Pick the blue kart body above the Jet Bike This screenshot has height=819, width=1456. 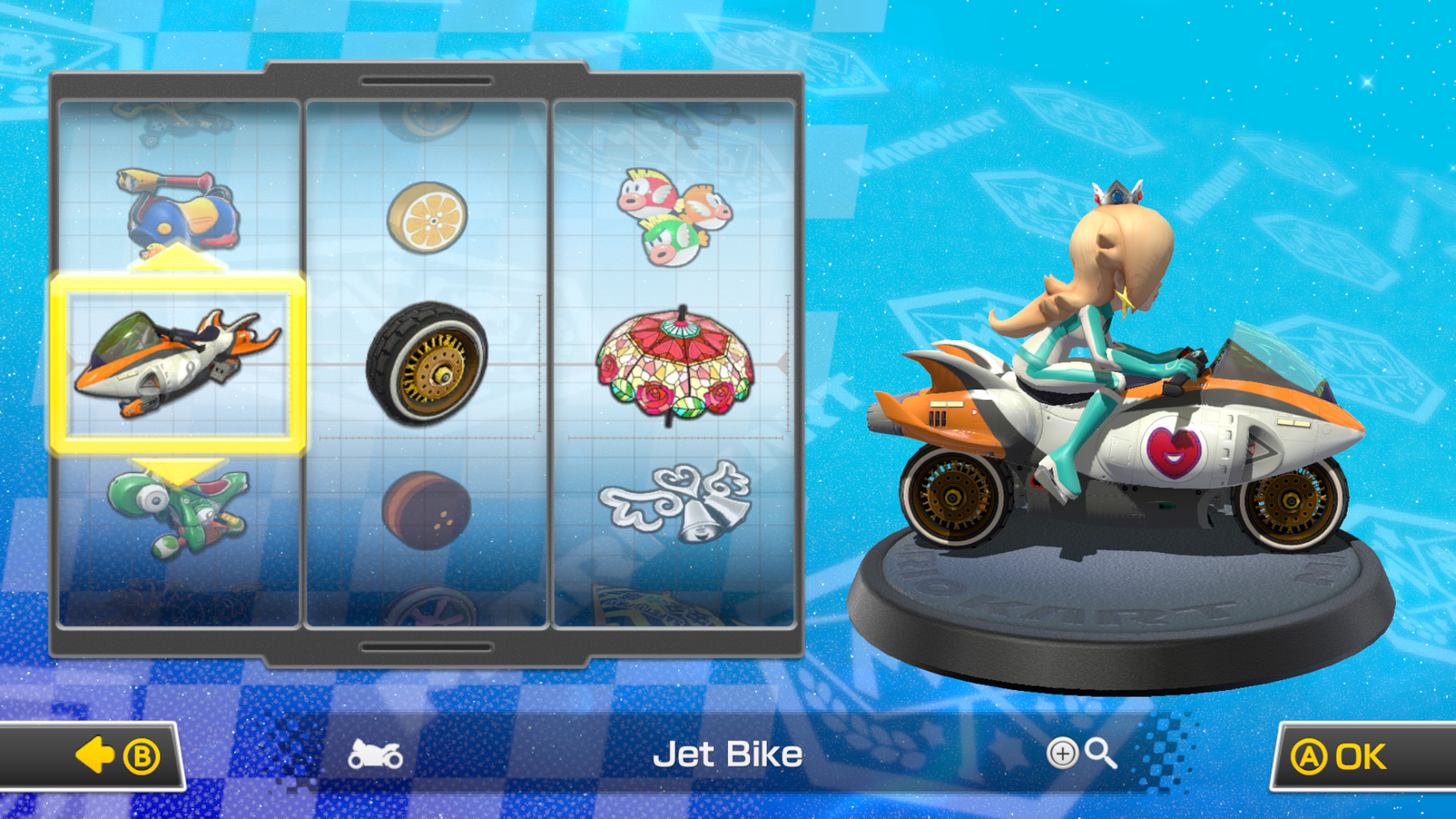(x=182, y=212)
